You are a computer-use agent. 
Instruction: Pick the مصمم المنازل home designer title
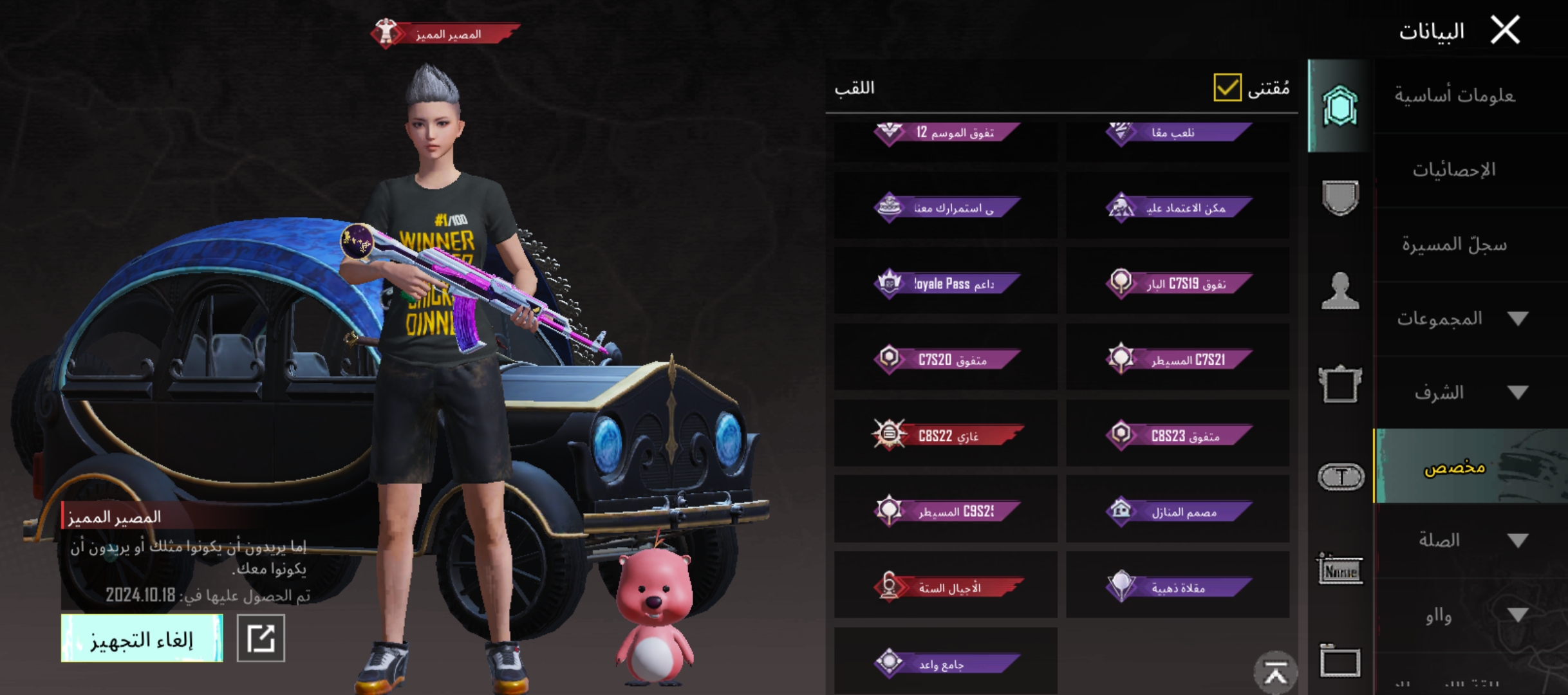coord(1178,512)
